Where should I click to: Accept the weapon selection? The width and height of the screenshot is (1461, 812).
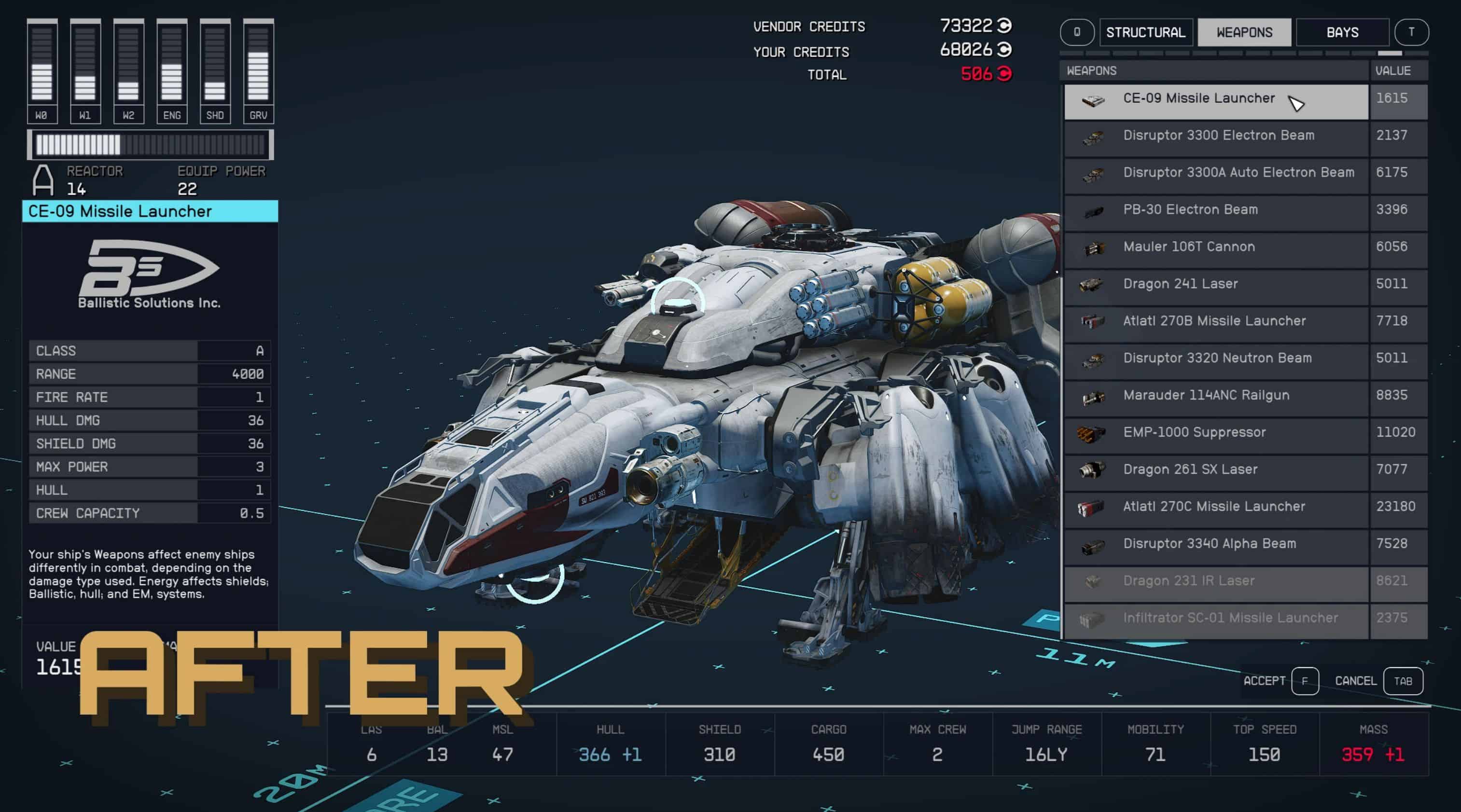click(x=1305, y=681)
